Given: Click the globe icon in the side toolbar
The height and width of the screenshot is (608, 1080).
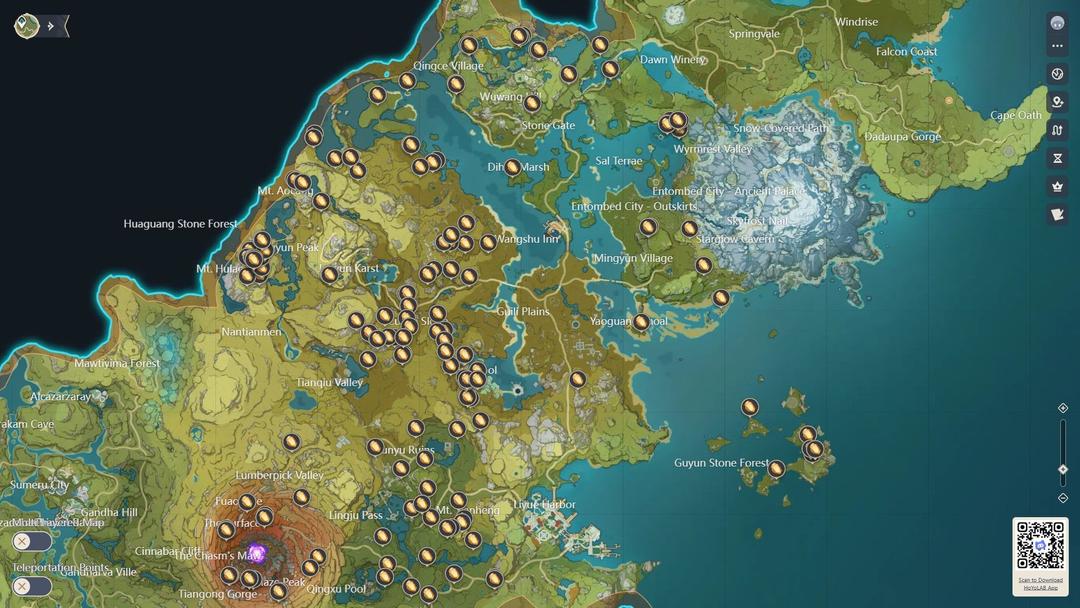Looking at the screenshot, I should [1057, 74].
